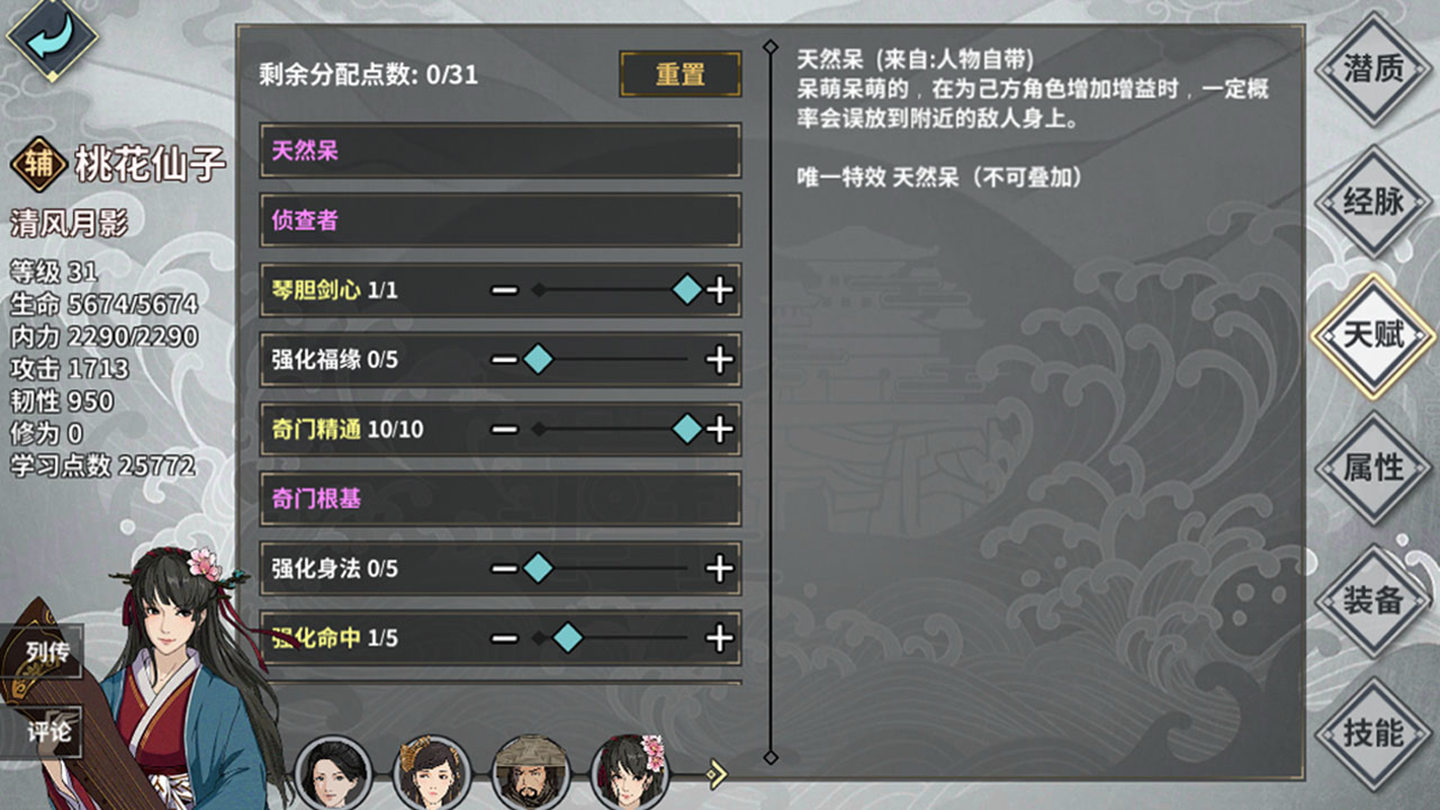Open the 装备 panel icon
The width and height of the screenshot is (1440, 810).
tap(1373, 600)
